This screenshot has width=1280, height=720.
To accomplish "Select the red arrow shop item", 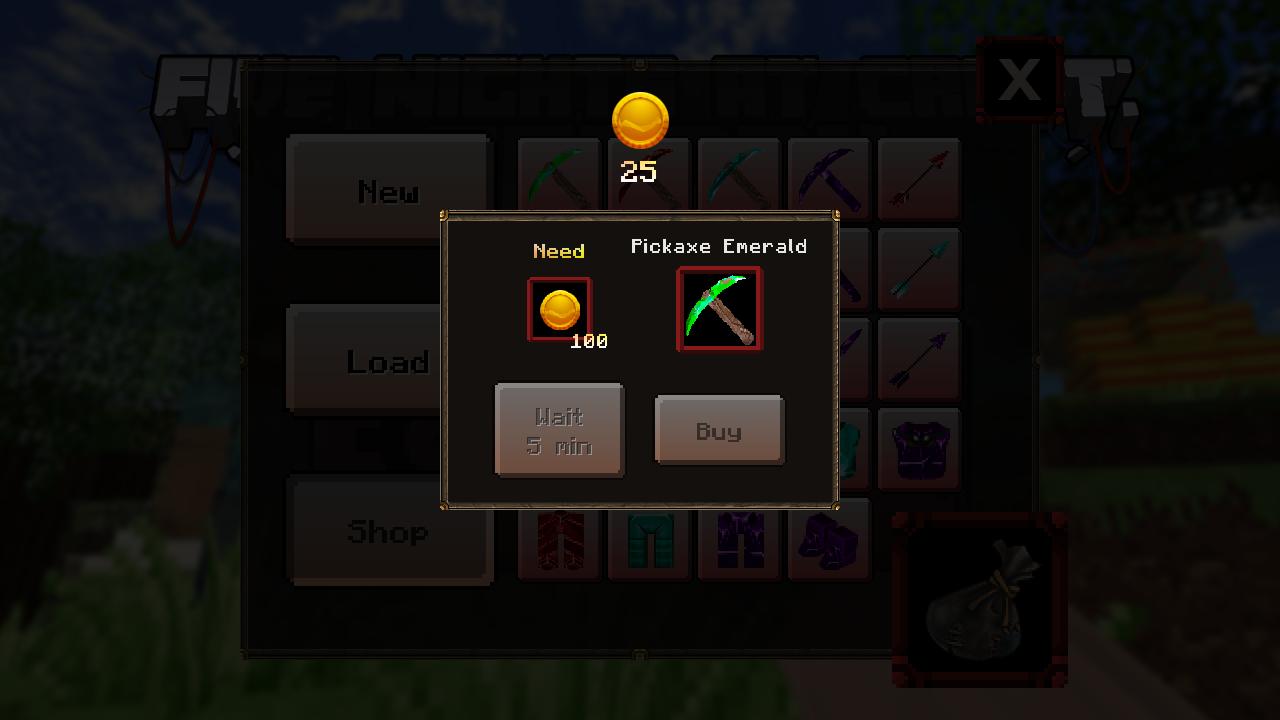I will tap(919, 180).
